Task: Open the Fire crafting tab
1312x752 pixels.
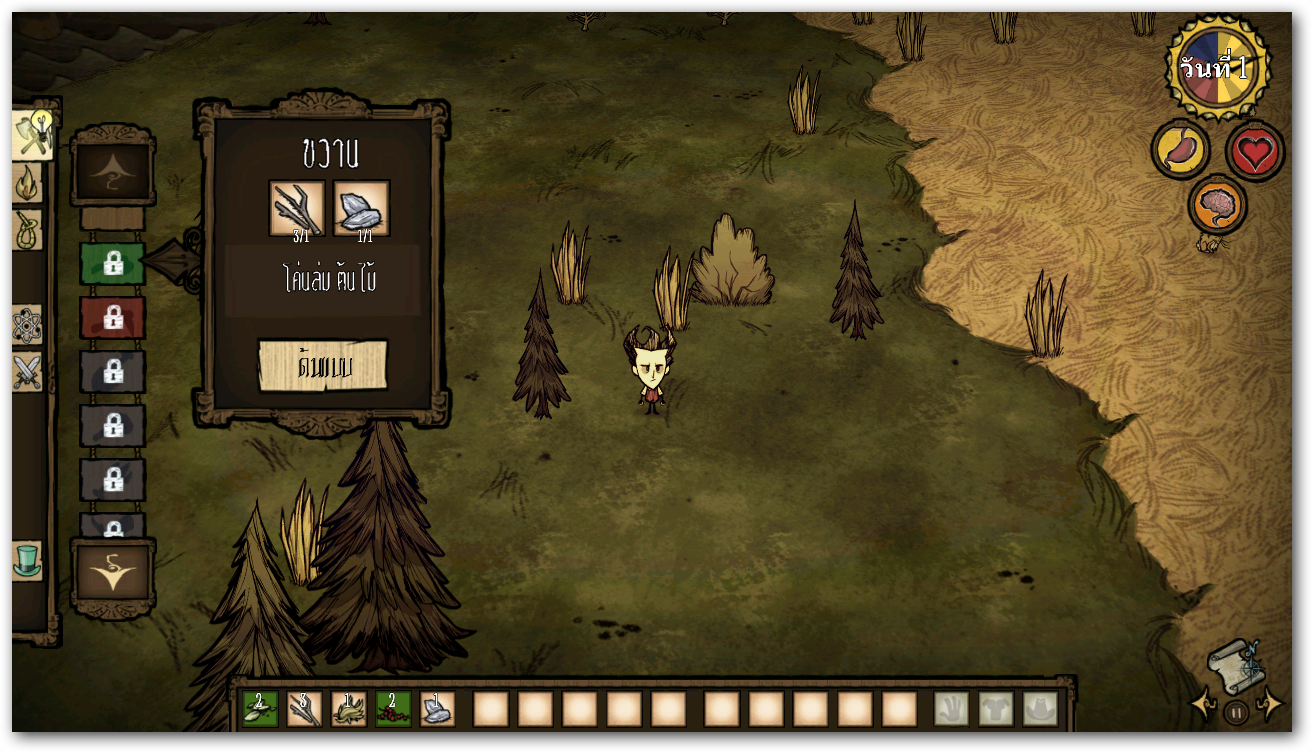Action: click(27, 183)
